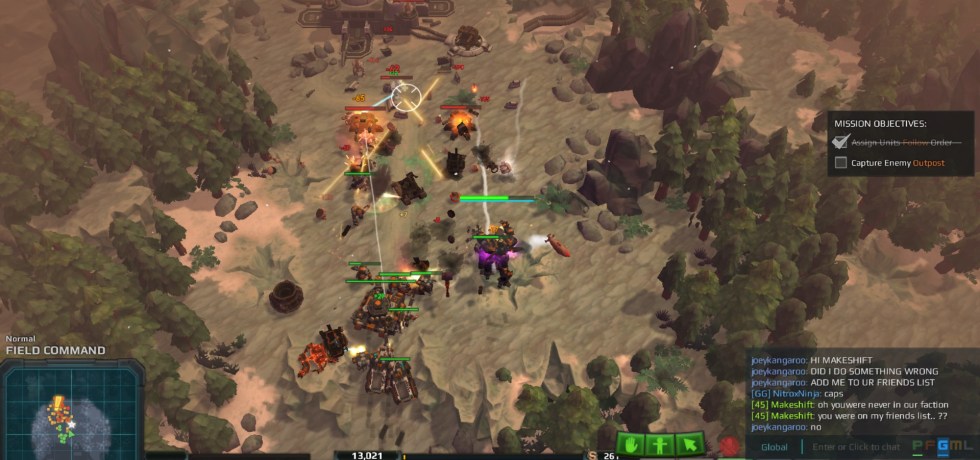Image resolution: width=980 pixels, height=460 pixels.
Task: Click the red hand button
Action: click(x=731, y=446)
